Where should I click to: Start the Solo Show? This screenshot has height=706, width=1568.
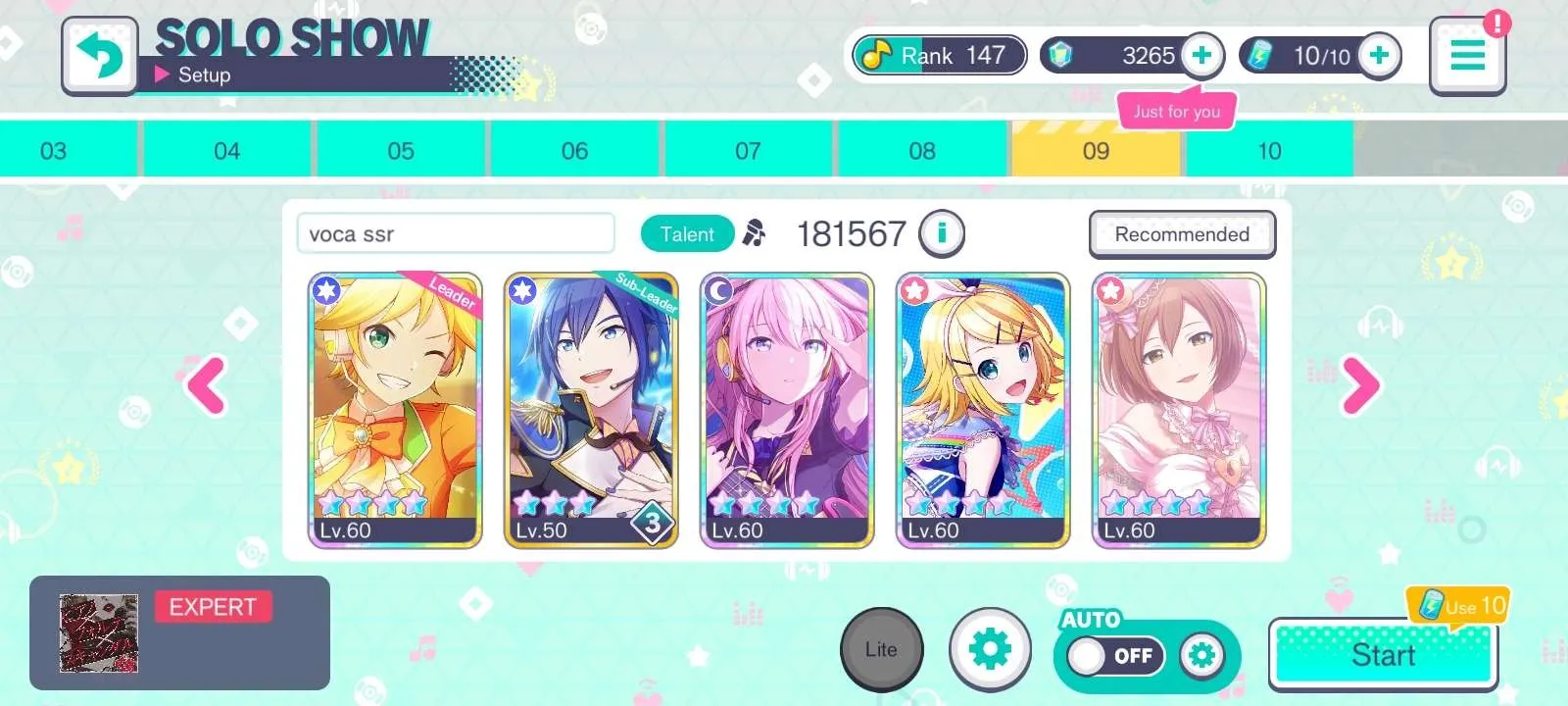click(x=1383, y=655)
